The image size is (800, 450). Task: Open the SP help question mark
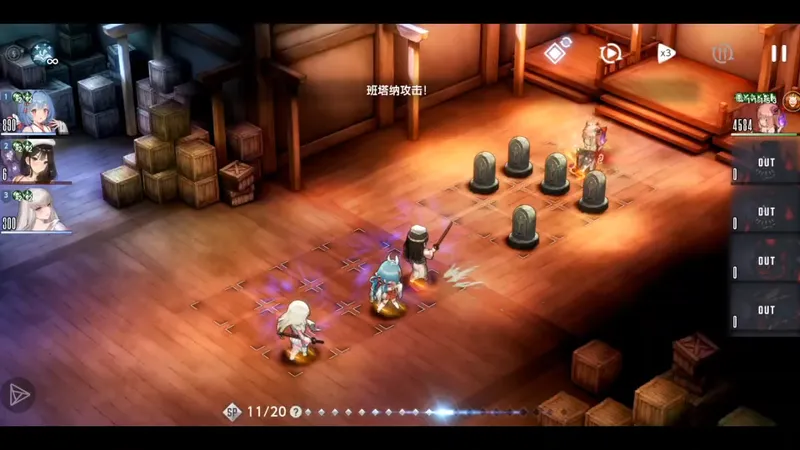(x=296, y=412)
